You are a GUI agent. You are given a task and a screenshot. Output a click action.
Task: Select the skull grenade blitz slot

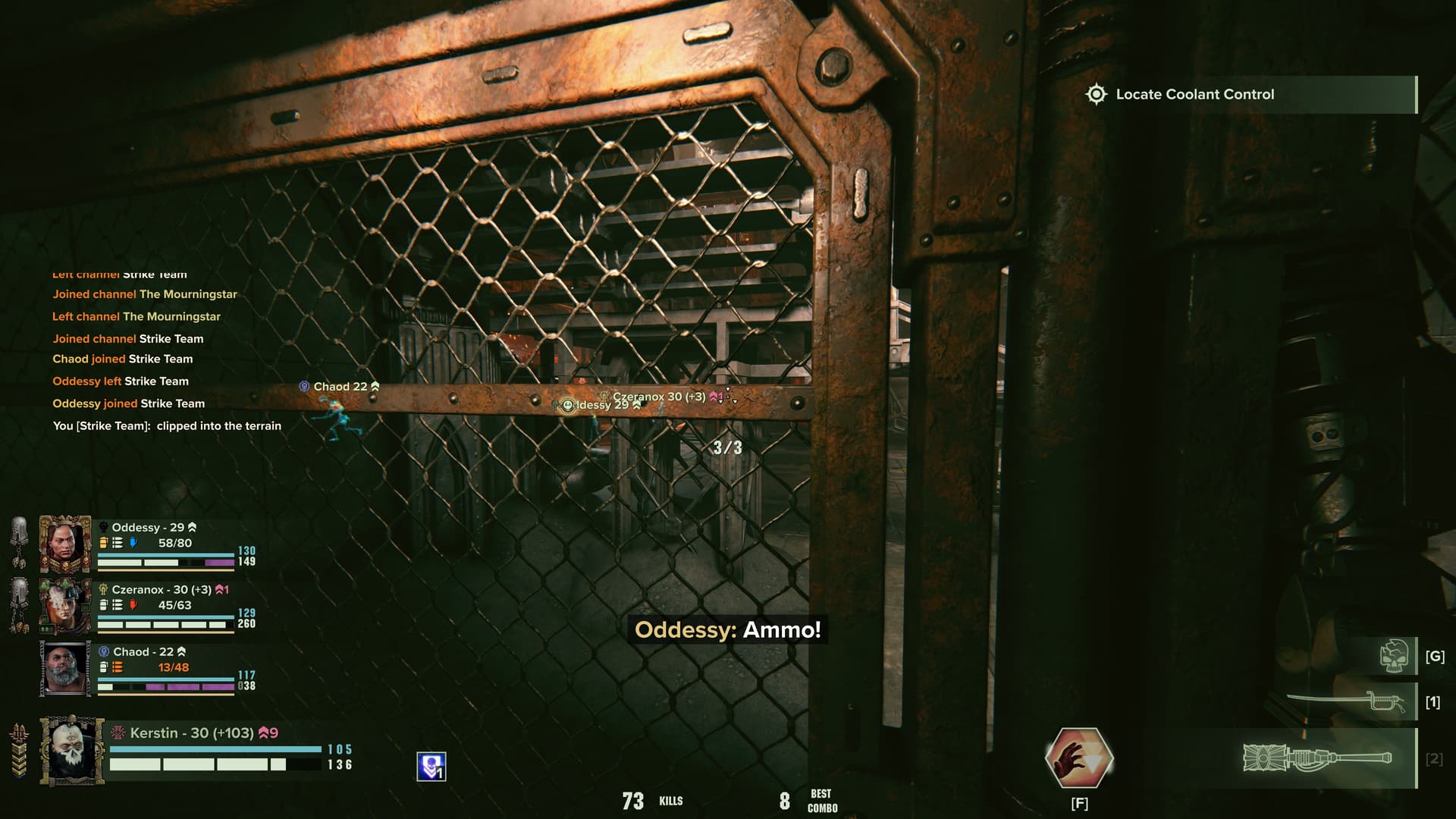1395,656
